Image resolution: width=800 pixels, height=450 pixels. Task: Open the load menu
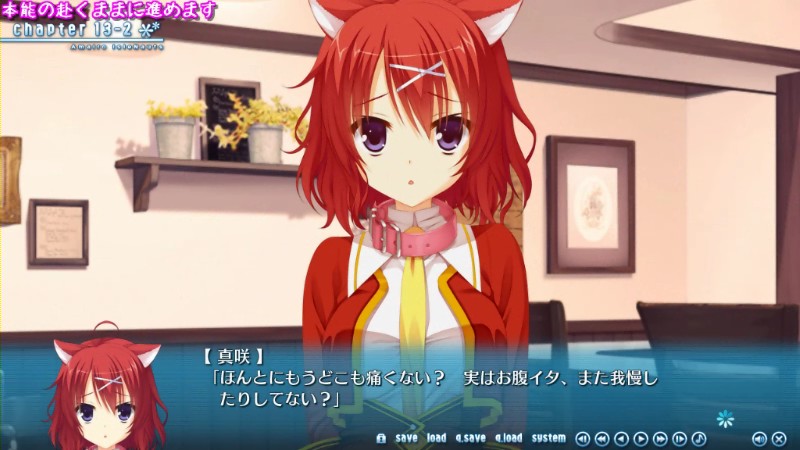436,438
